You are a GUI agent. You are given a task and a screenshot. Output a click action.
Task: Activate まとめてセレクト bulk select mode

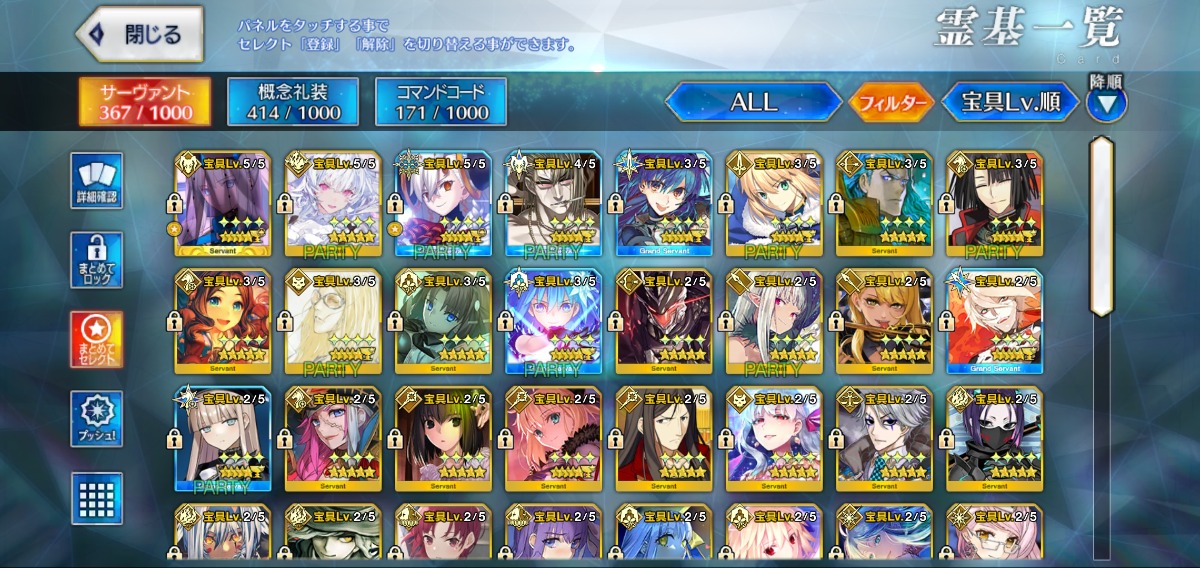tap(97, 339)
